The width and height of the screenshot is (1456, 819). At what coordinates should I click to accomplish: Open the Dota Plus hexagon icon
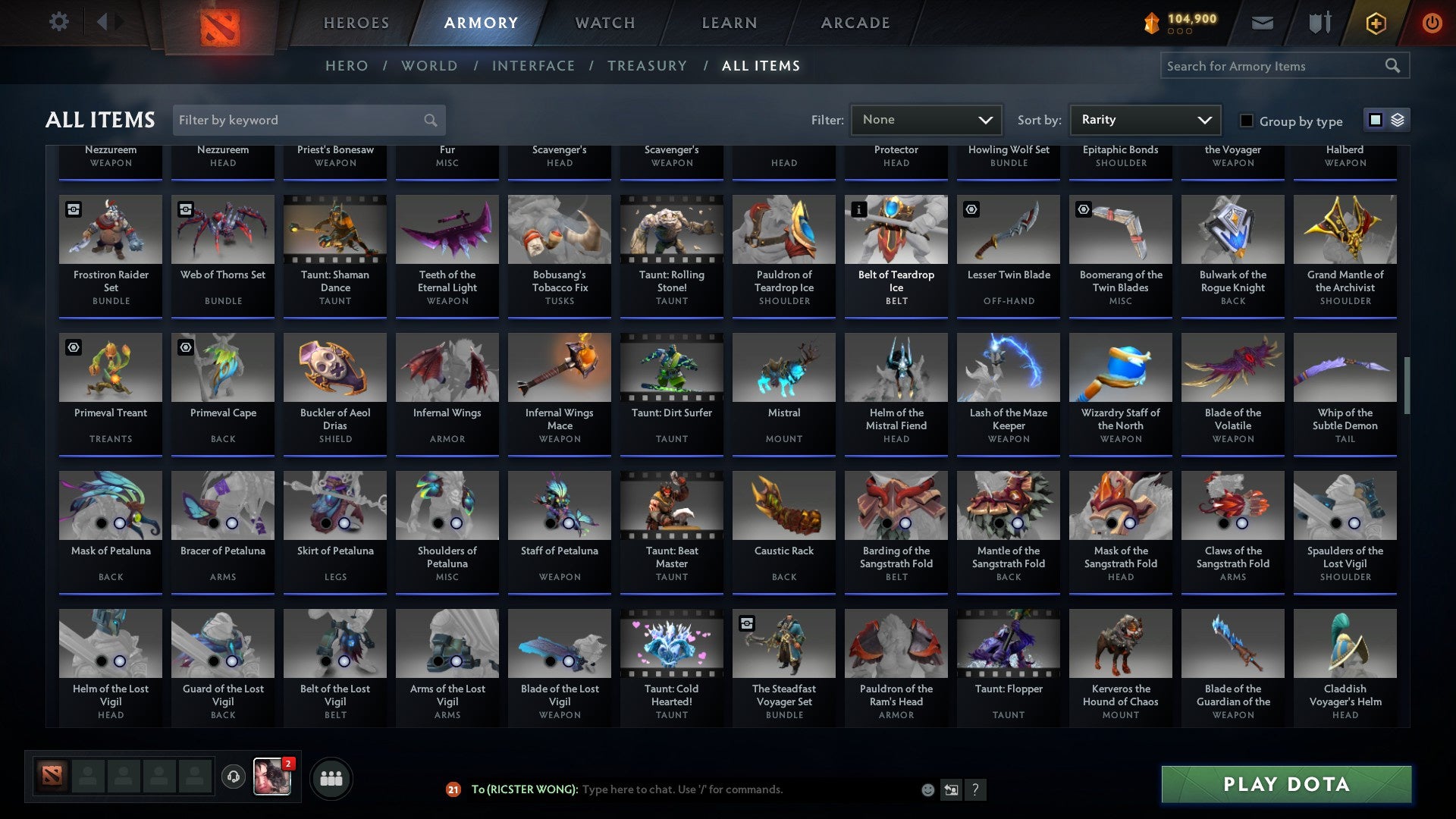coord(1375,23)
